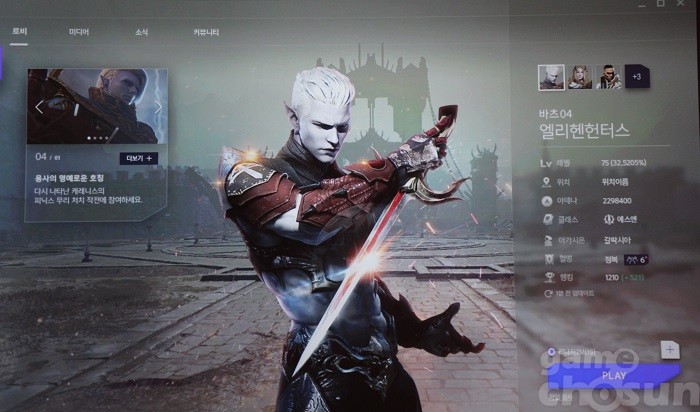Go to the 소식 tab
This screenshot has width=700, height=412.
[141, 32]
